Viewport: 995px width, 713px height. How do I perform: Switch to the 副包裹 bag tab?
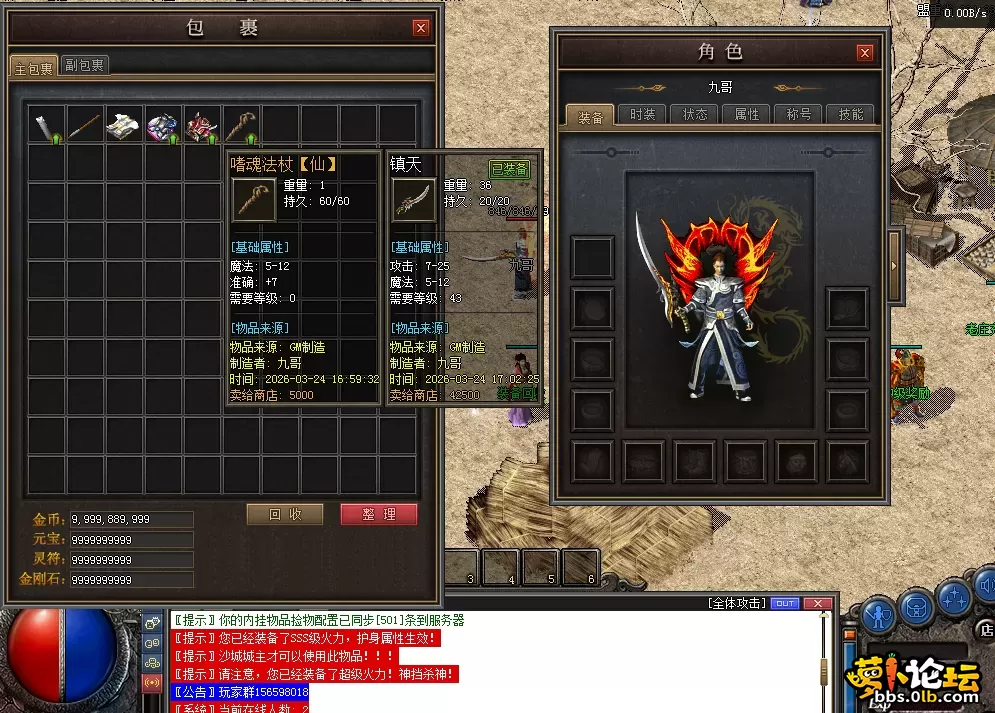[85, 65]
